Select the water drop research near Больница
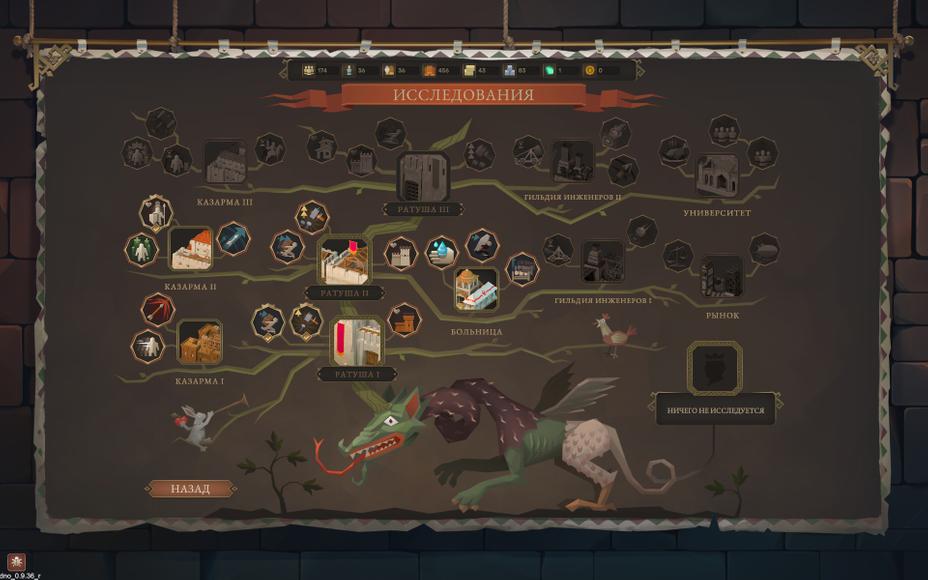This screenshot has width=928, height=580. (441, 252)
